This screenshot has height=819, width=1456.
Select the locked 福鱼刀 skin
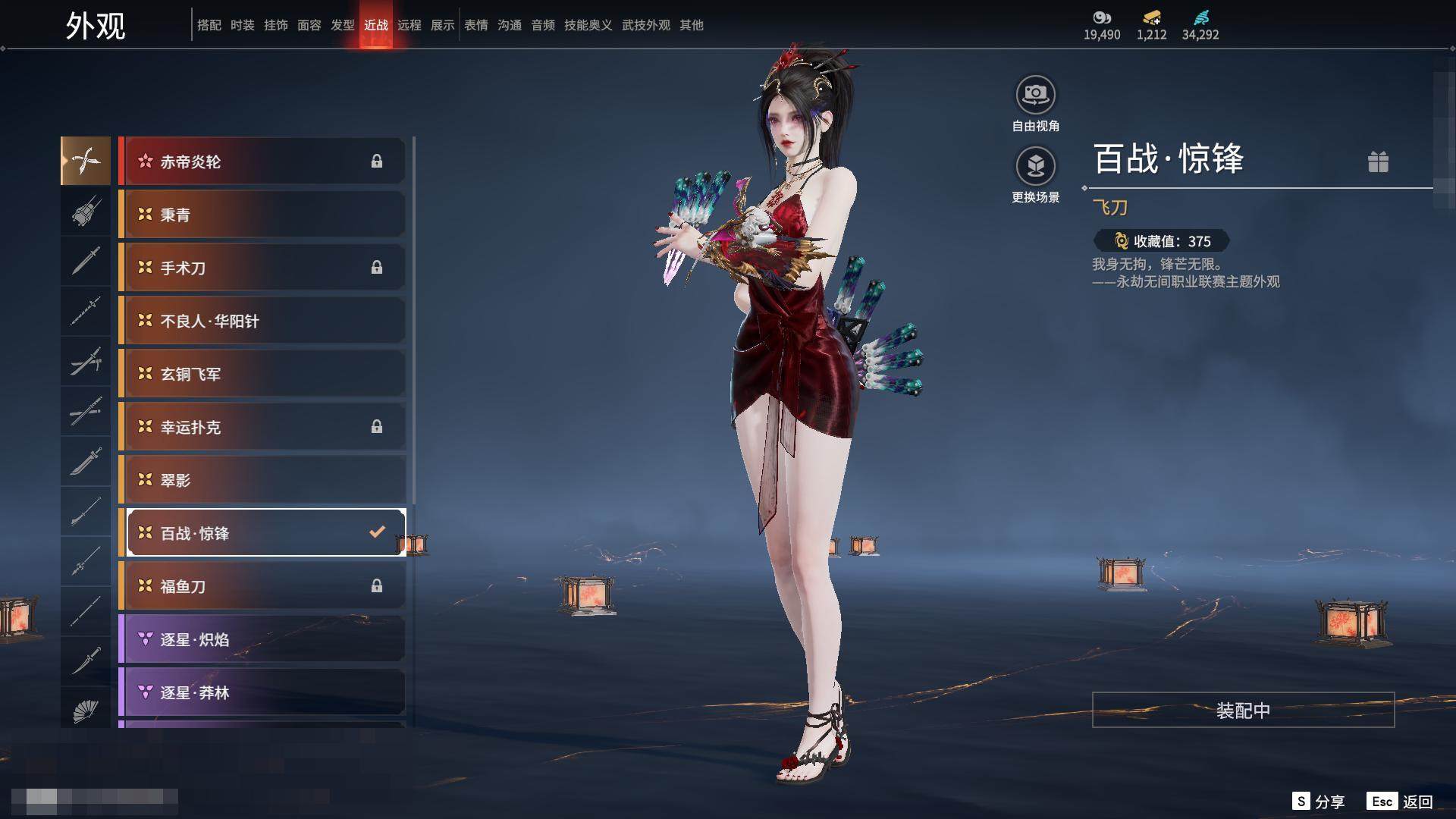tap(262, 586)
